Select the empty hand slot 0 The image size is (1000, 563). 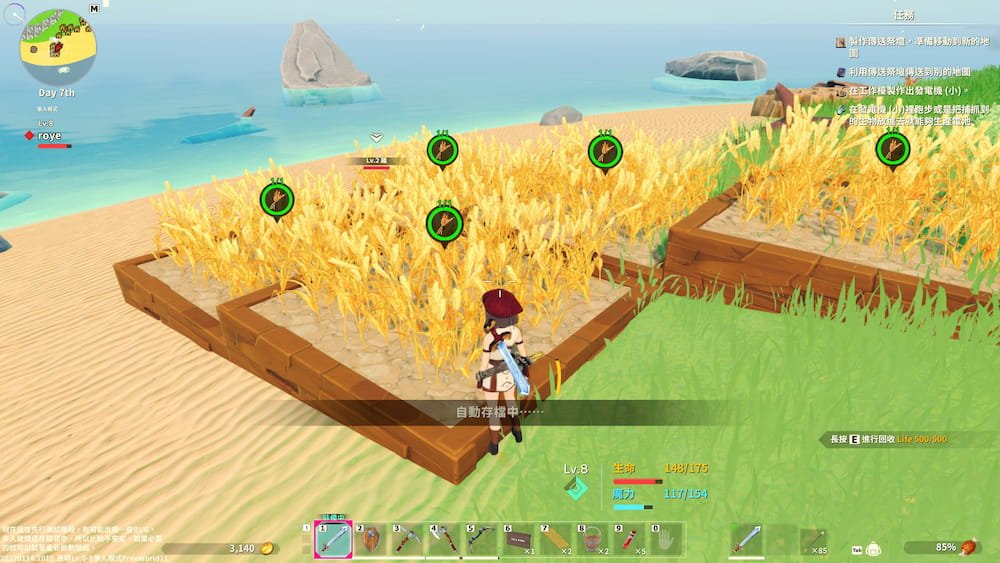coord(667,540)
